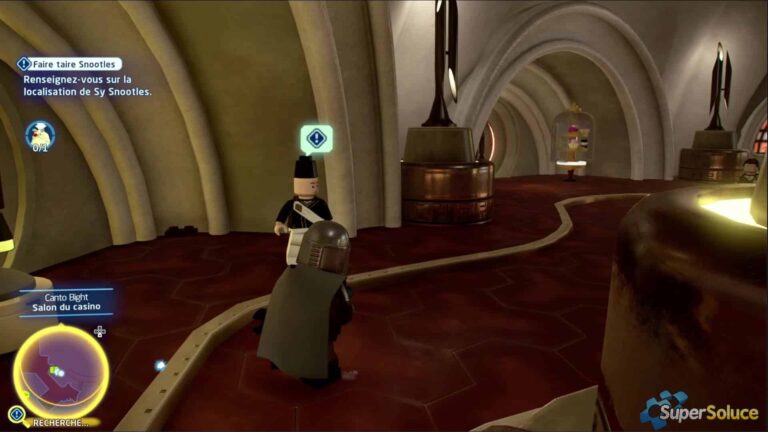Click the Sy Snootles objective portrait icon

click(x=40, y=134)
